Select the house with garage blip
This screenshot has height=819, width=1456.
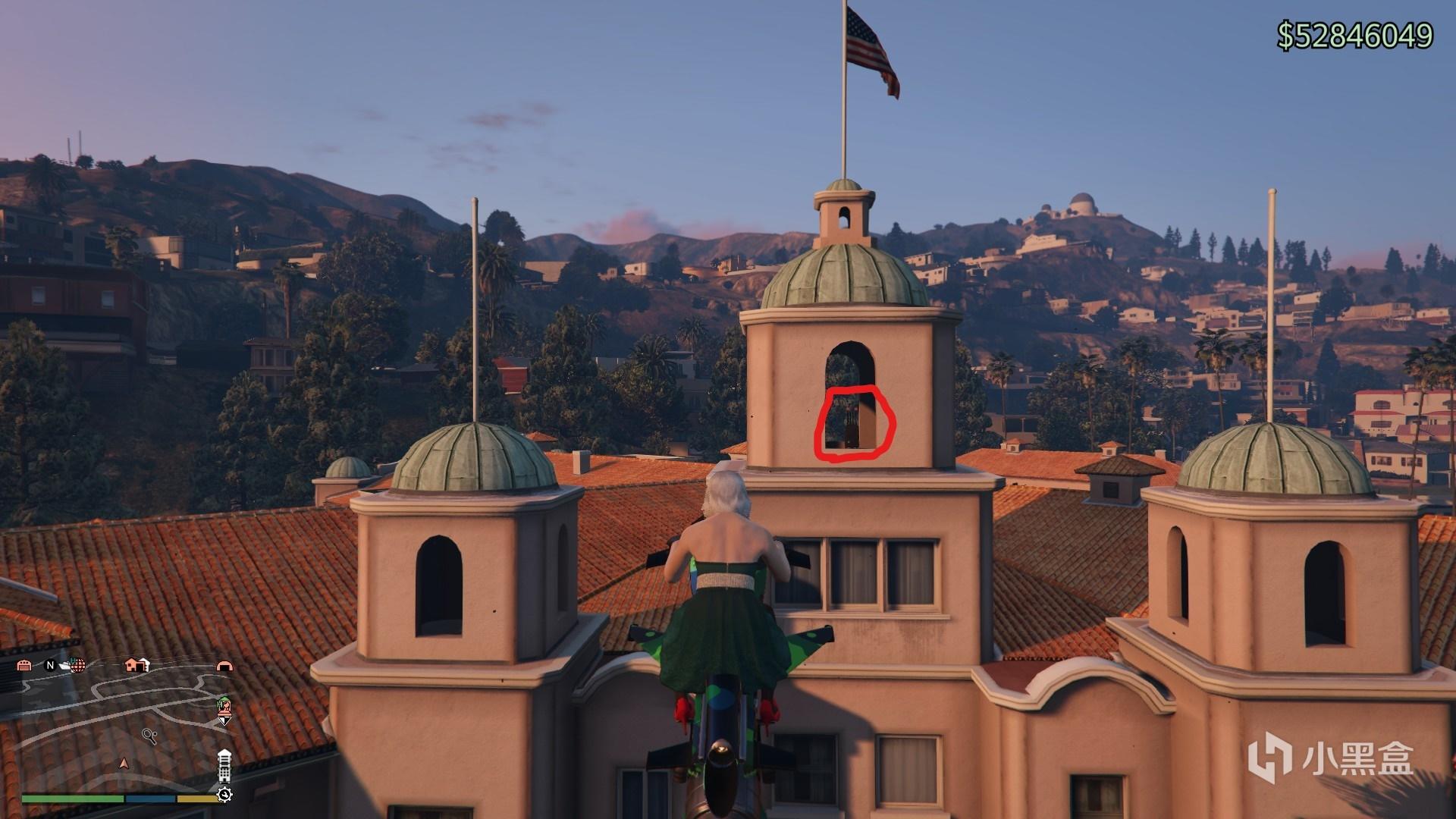tap(136, 665)
